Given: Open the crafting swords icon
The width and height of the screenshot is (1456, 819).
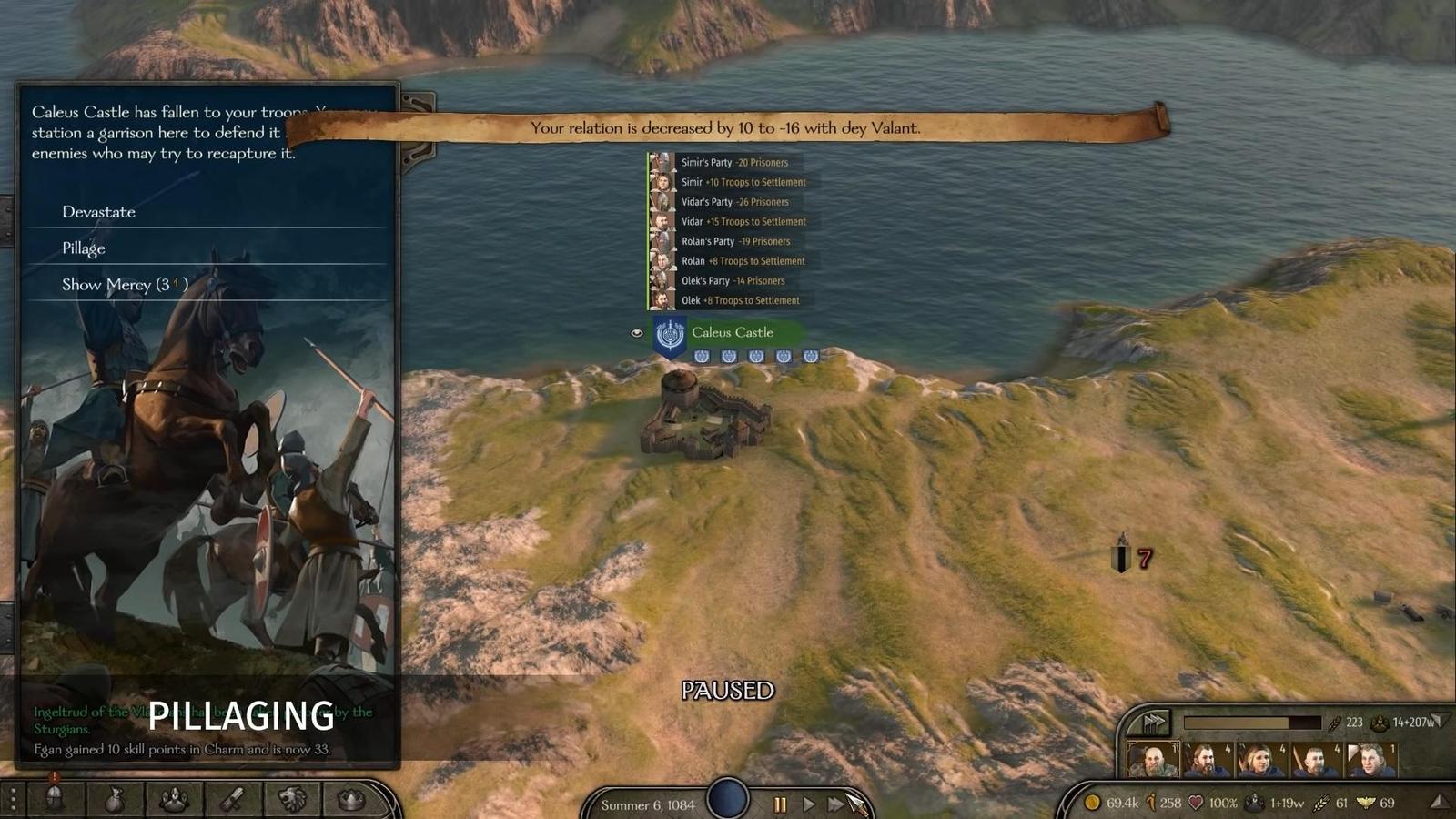Looking at the screenshot, I should [x=232, y=797].
